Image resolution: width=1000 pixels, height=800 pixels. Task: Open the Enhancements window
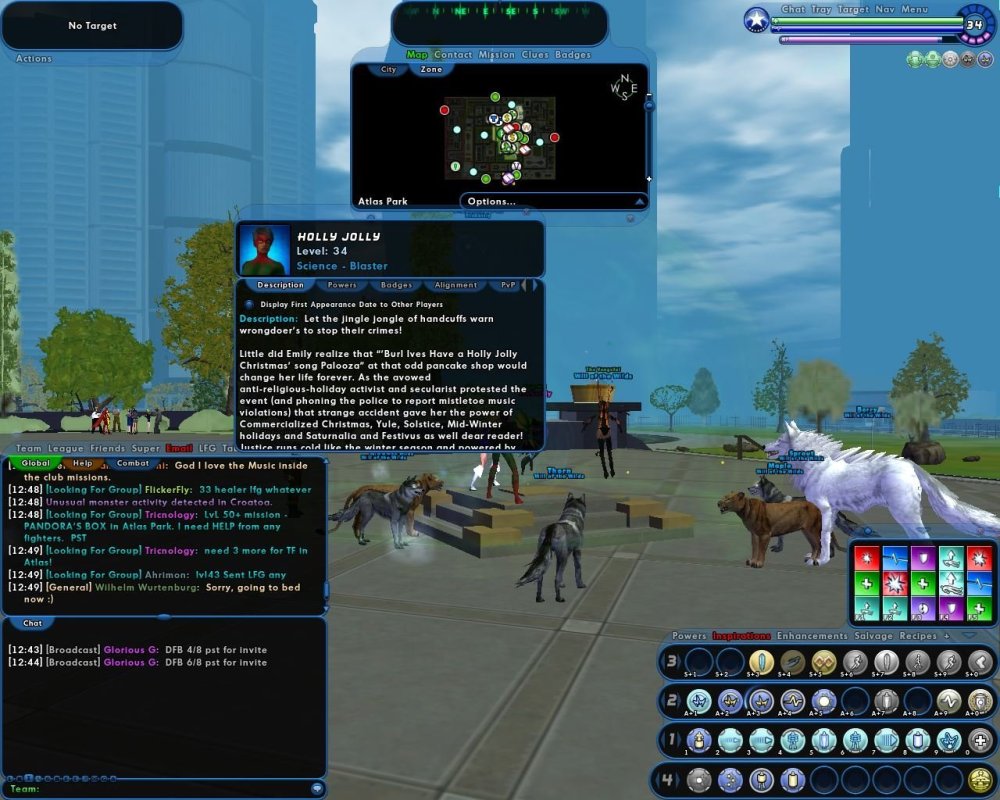pos(811,636)
